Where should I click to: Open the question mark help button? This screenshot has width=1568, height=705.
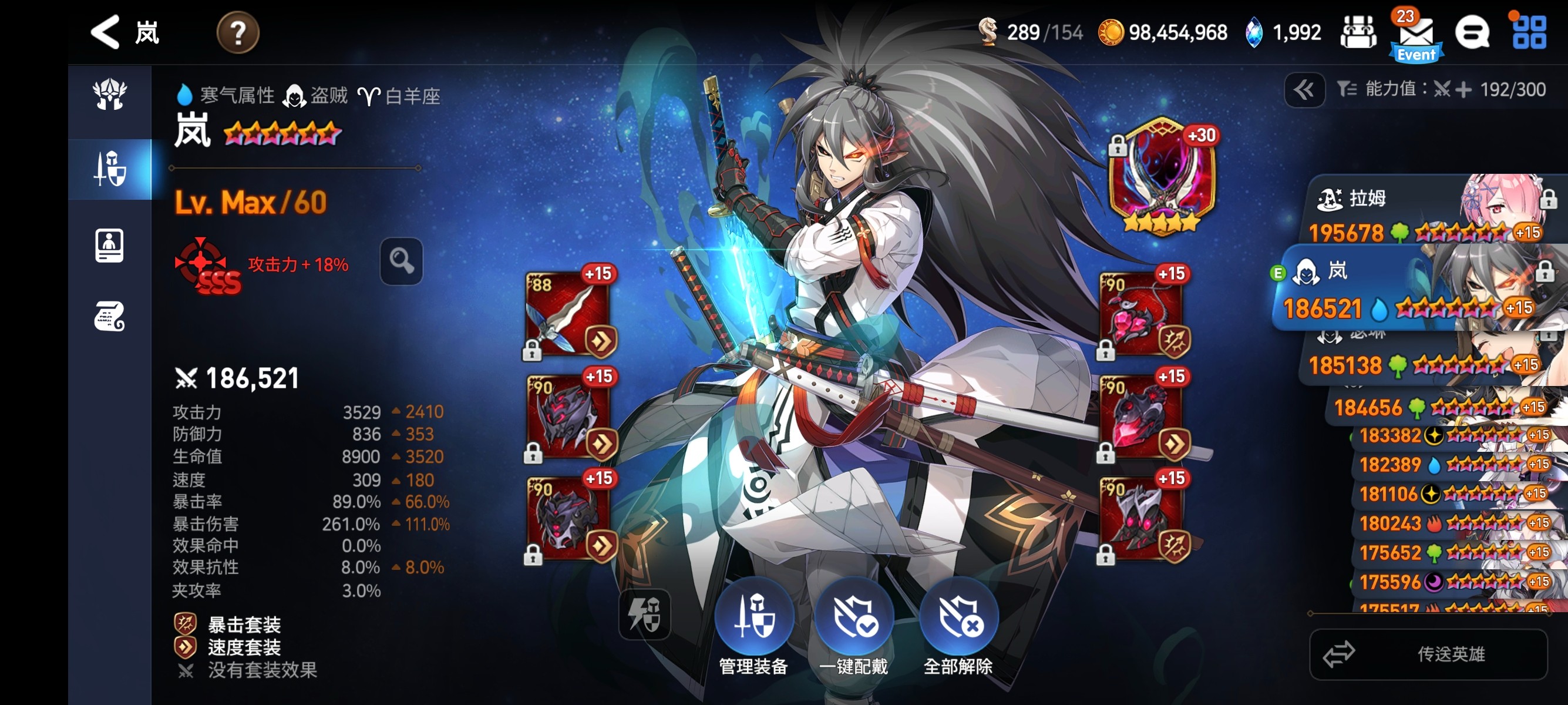[238, 32]
